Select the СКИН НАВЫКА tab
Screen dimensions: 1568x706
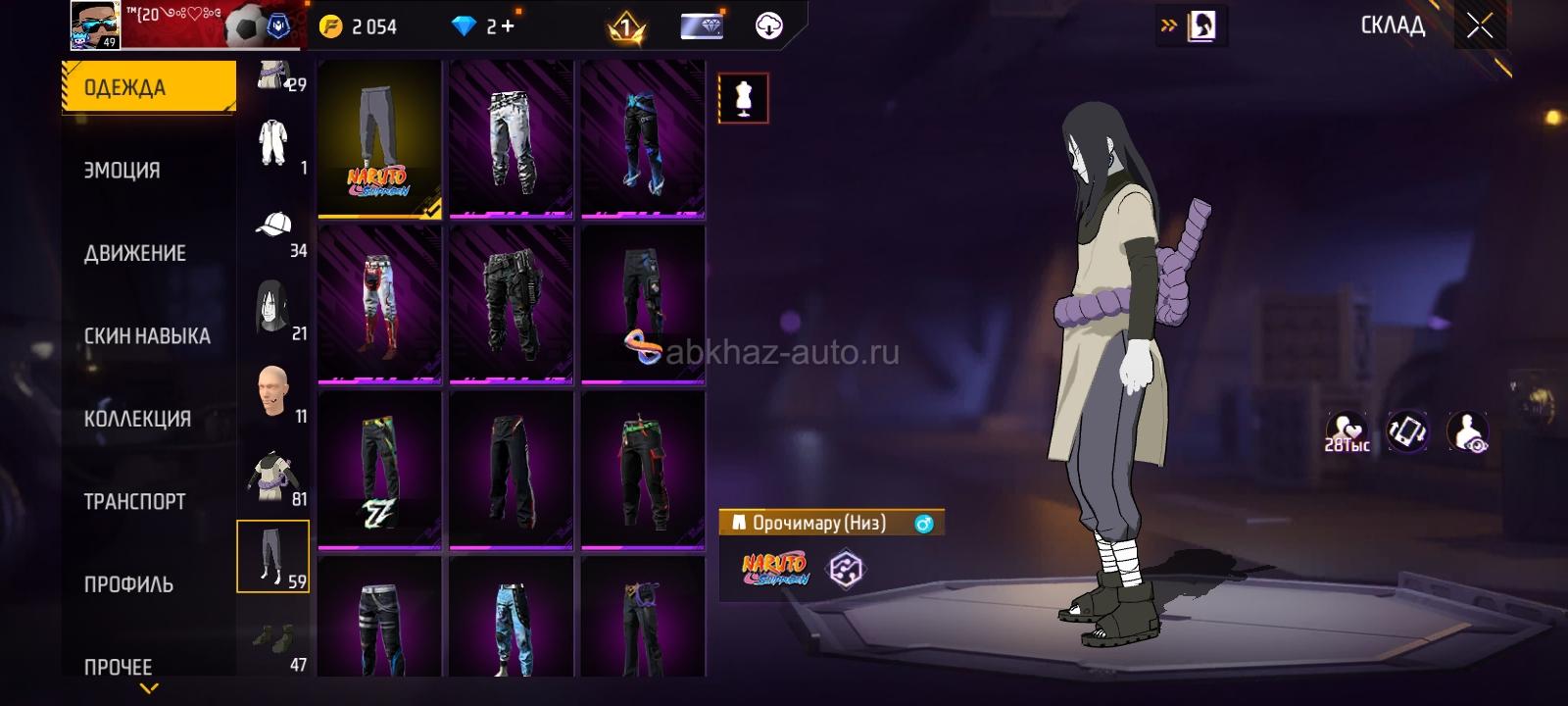pyautogui.click(x=147, y=335)
